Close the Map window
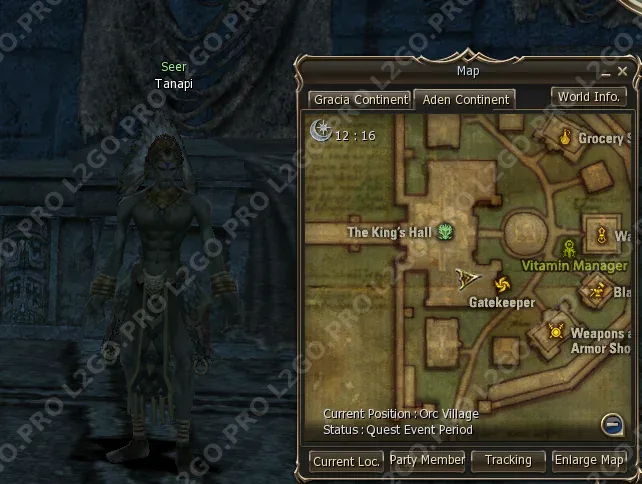Screen dimensions: 642x484 (622, 73)
